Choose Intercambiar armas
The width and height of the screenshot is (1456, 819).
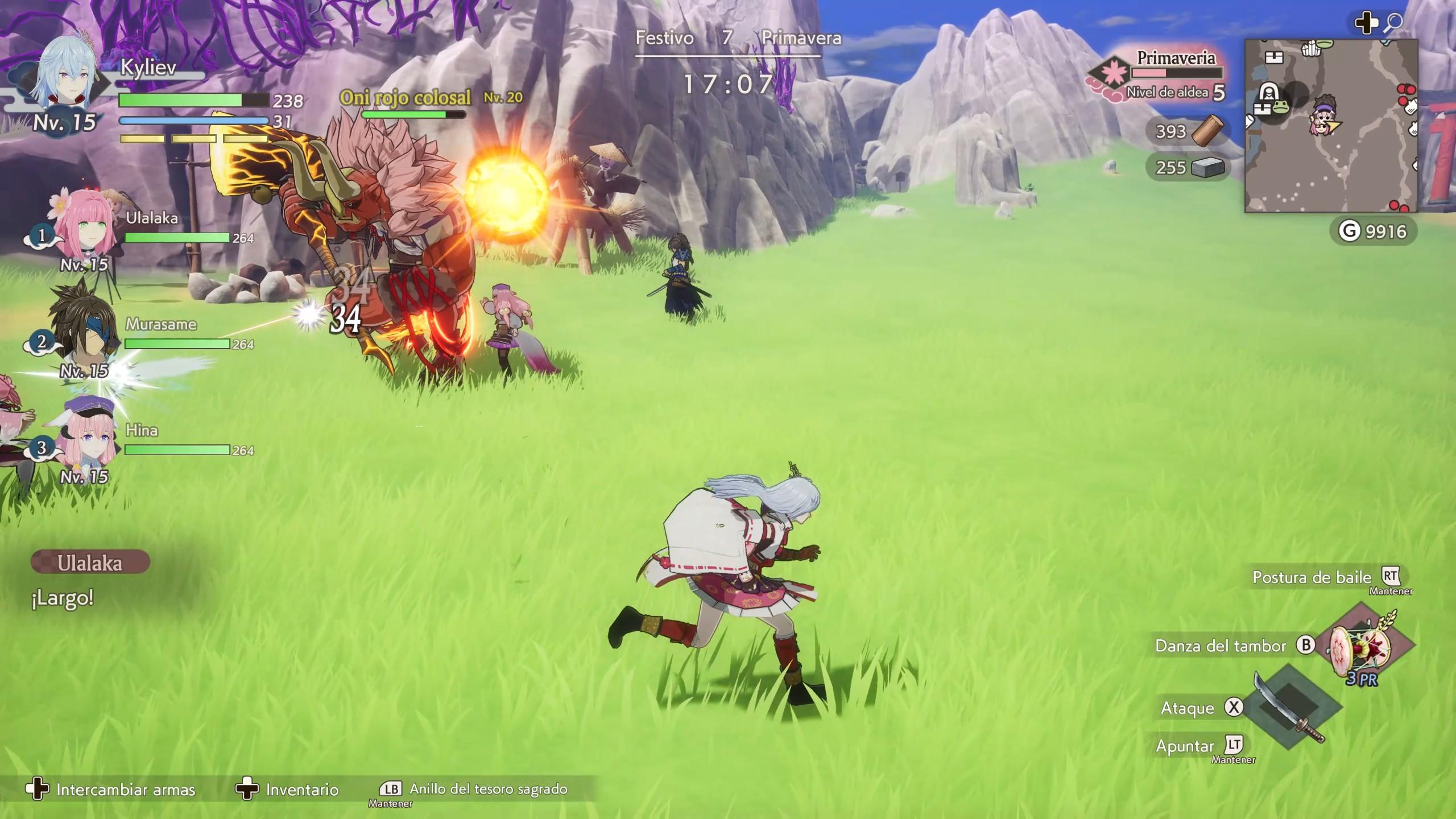click(125, 789)
